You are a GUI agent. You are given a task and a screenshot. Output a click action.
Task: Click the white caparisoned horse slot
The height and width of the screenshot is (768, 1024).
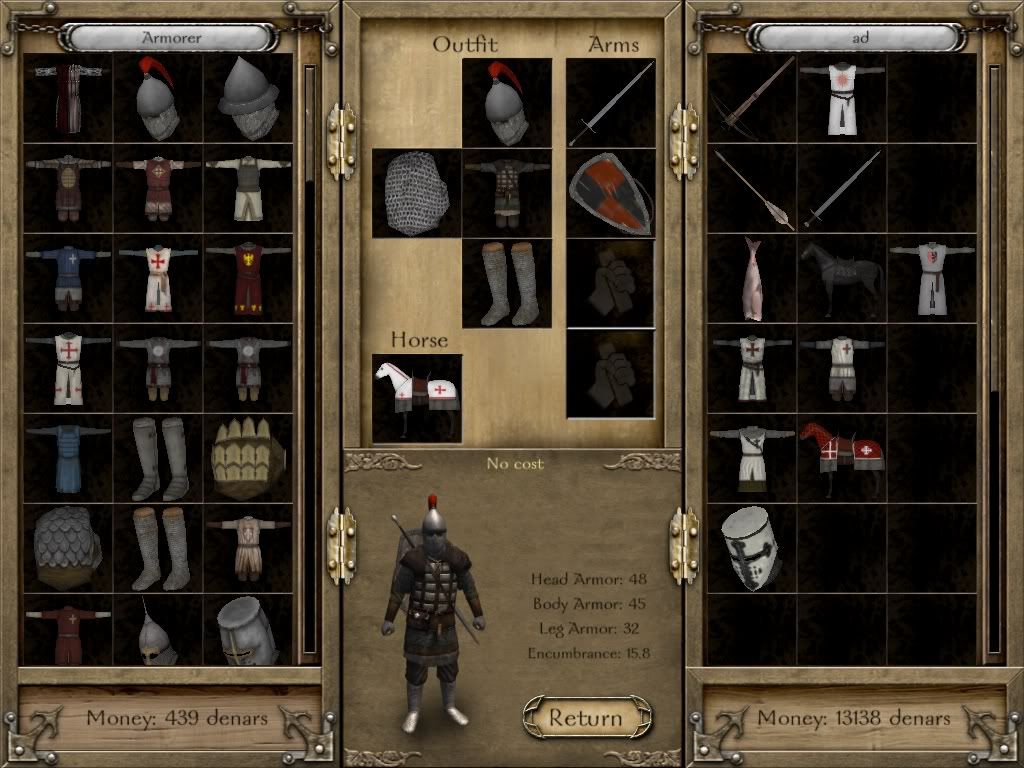(417, 398)
